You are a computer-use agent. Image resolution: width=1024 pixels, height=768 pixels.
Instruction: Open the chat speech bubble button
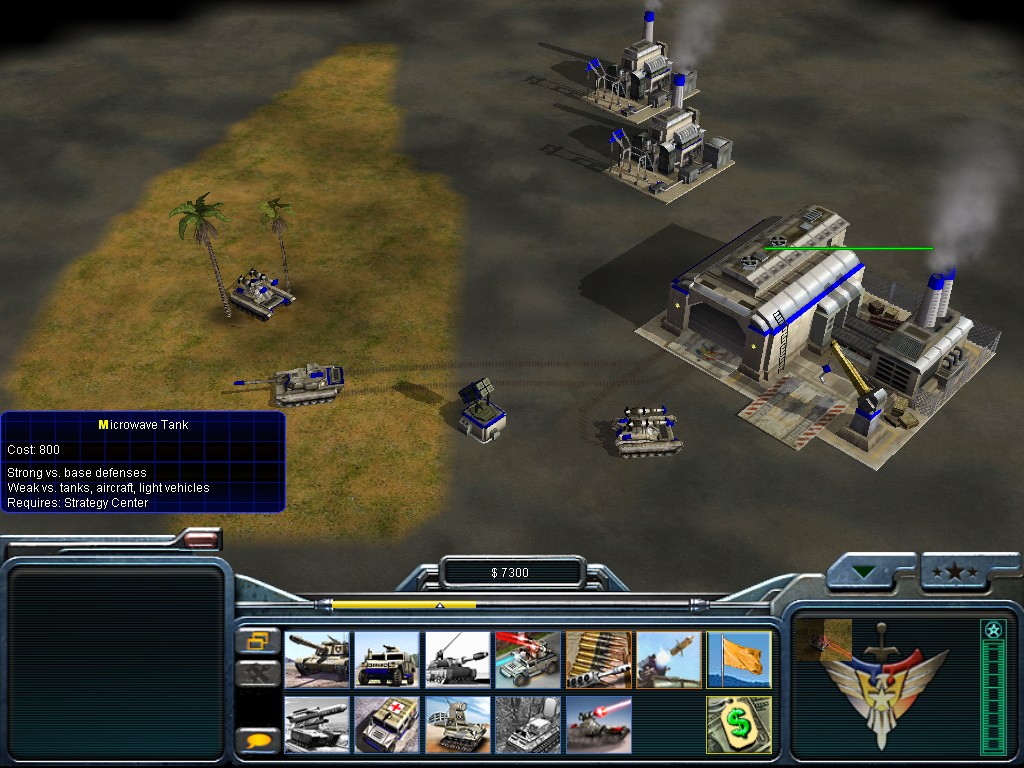(x=258, y=740)
